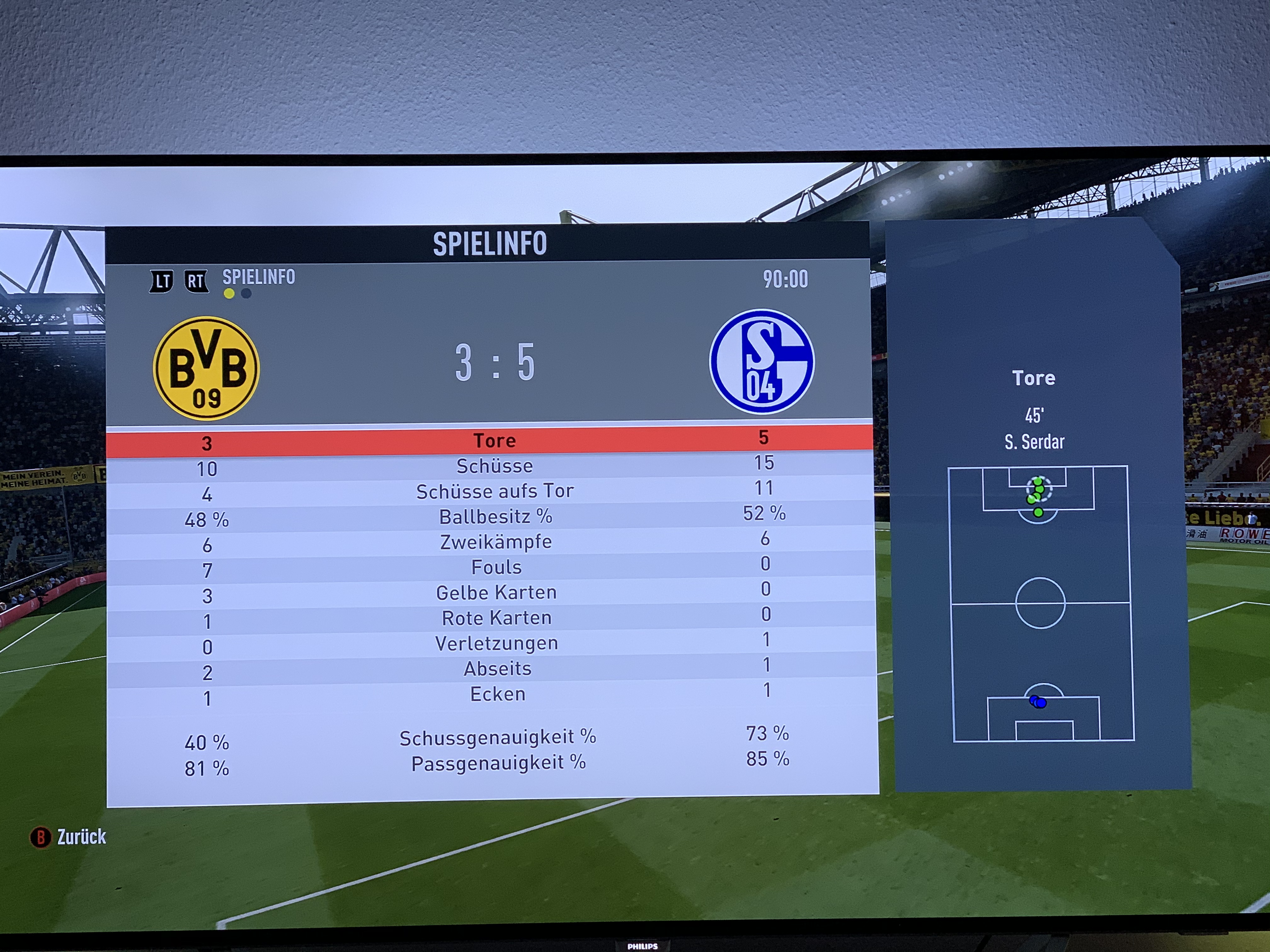Screen dimensions: 1270x952
Task: Select the highlighted Tore stat row
Action: tap(494, 441)
